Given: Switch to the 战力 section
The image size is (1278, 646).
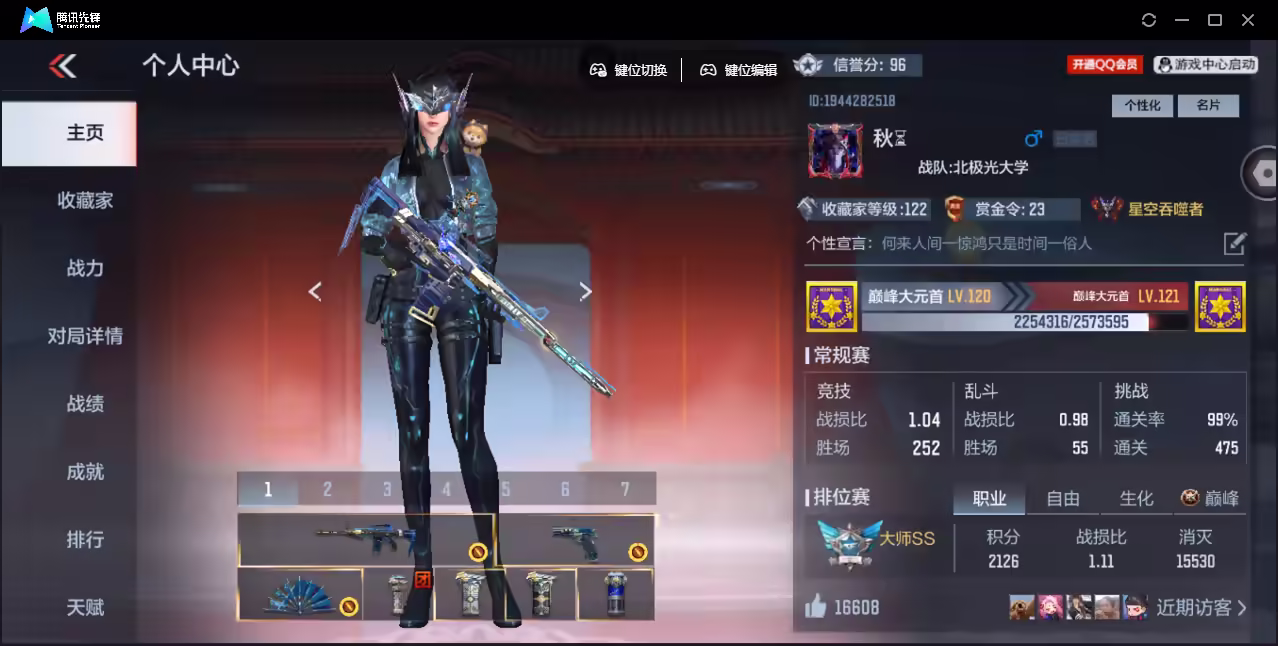Looking at the screenshot, I should (x=85, y=268).
